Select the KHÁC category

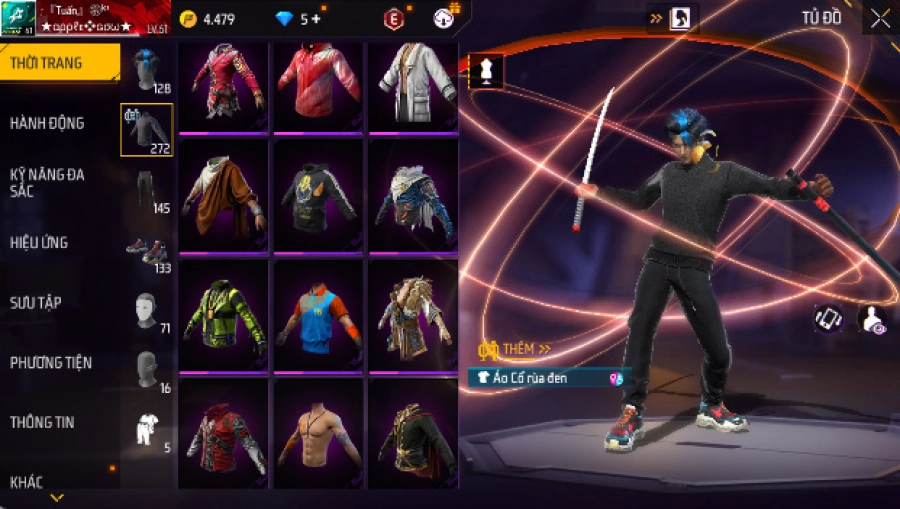(27, 482)
